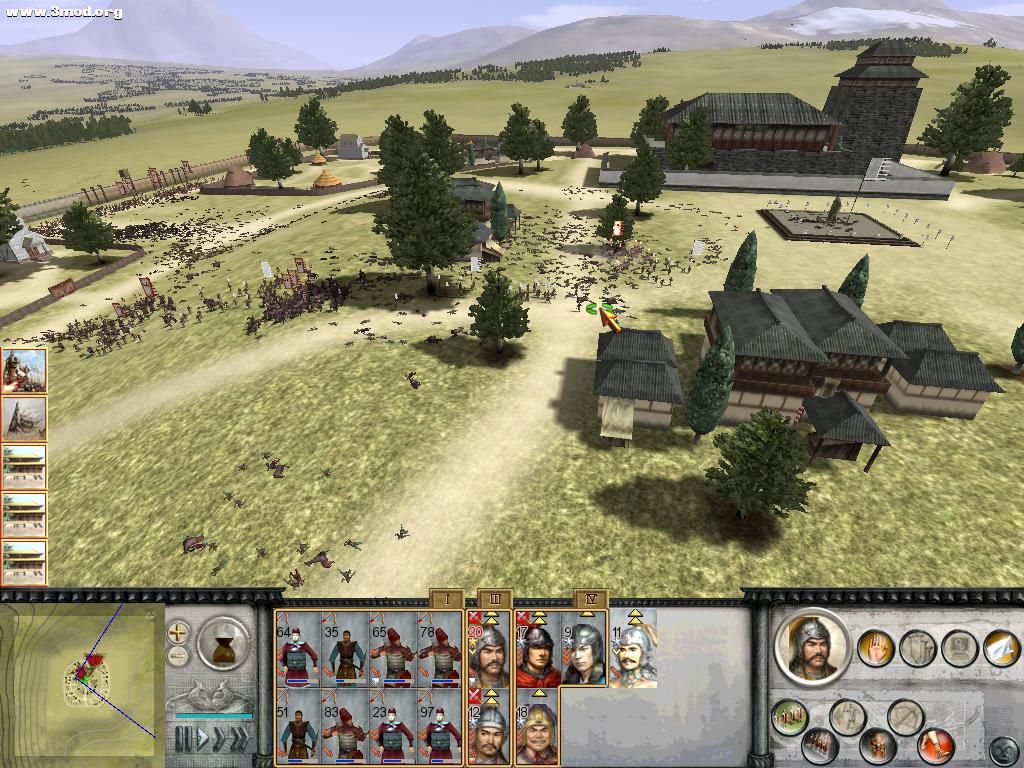Image resolution: width=1024 pixels, height=768 pixels.
Task: Pause the battle
Action: pos(184,739)
